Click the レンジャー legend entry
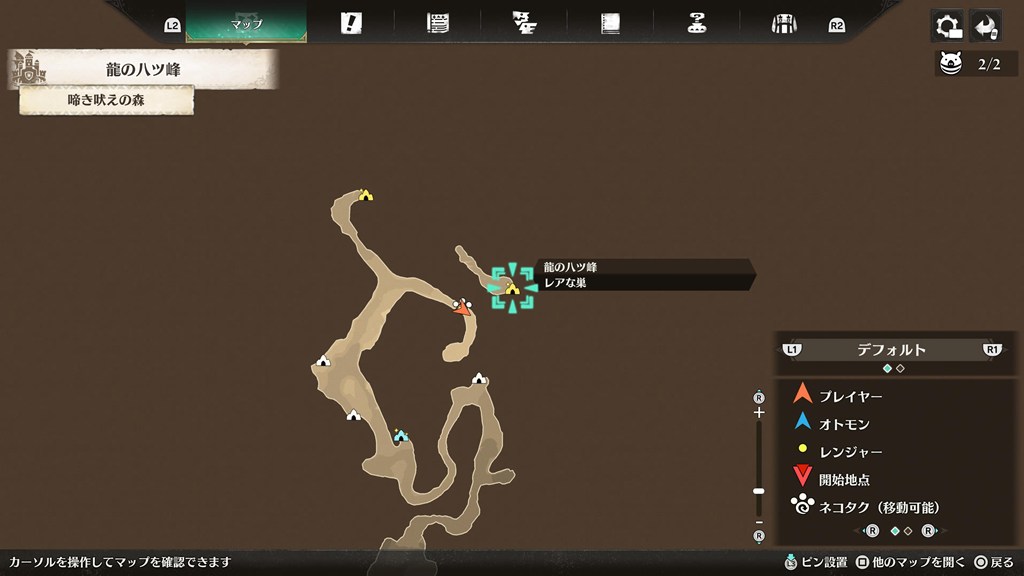 [850, 452]
